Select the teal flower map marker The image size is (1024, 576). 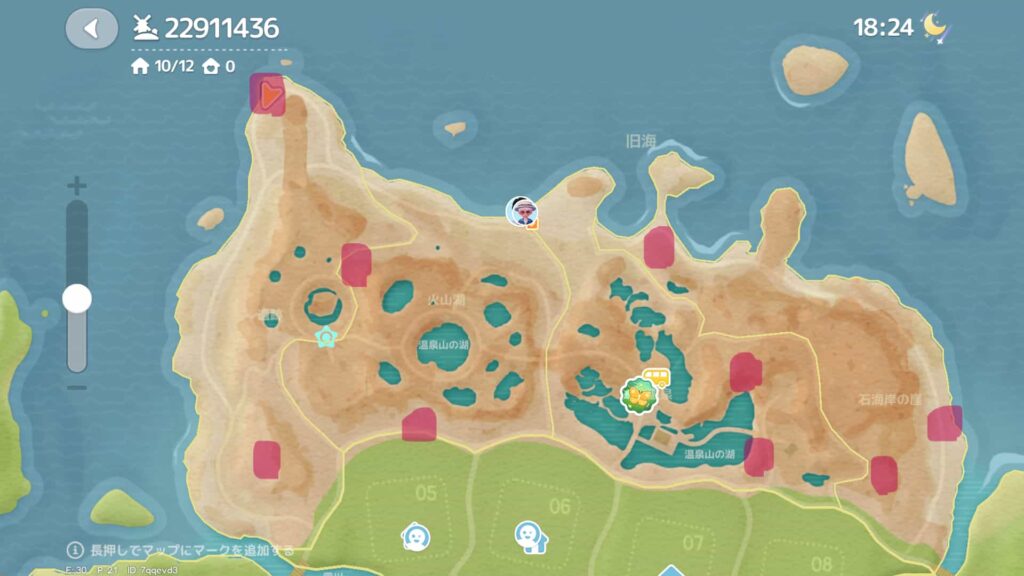(x=325, y=337)
